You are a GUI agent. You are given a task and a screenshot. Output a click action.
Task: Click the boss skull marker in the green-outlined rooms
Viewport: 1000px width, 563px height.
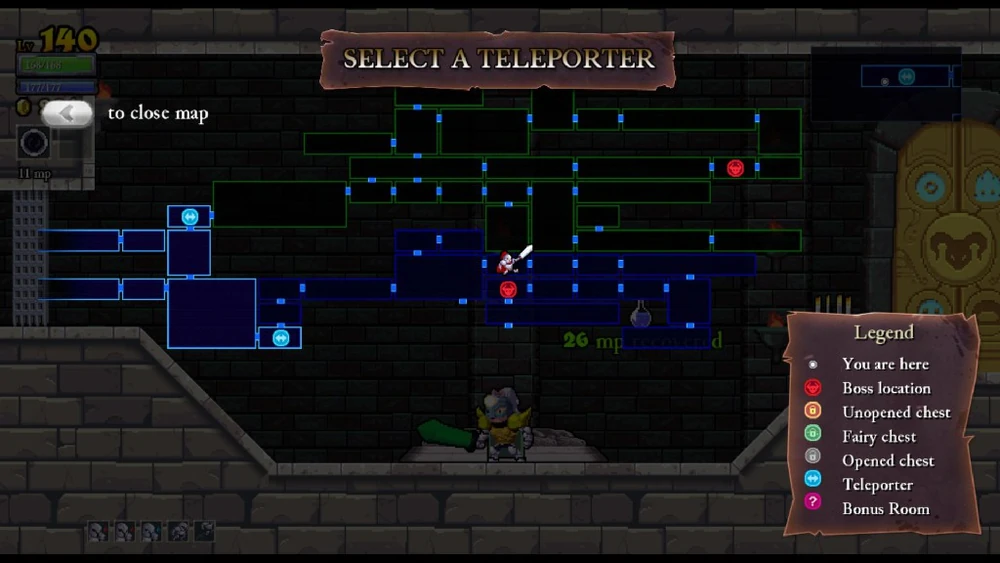(x=735, y=168)
